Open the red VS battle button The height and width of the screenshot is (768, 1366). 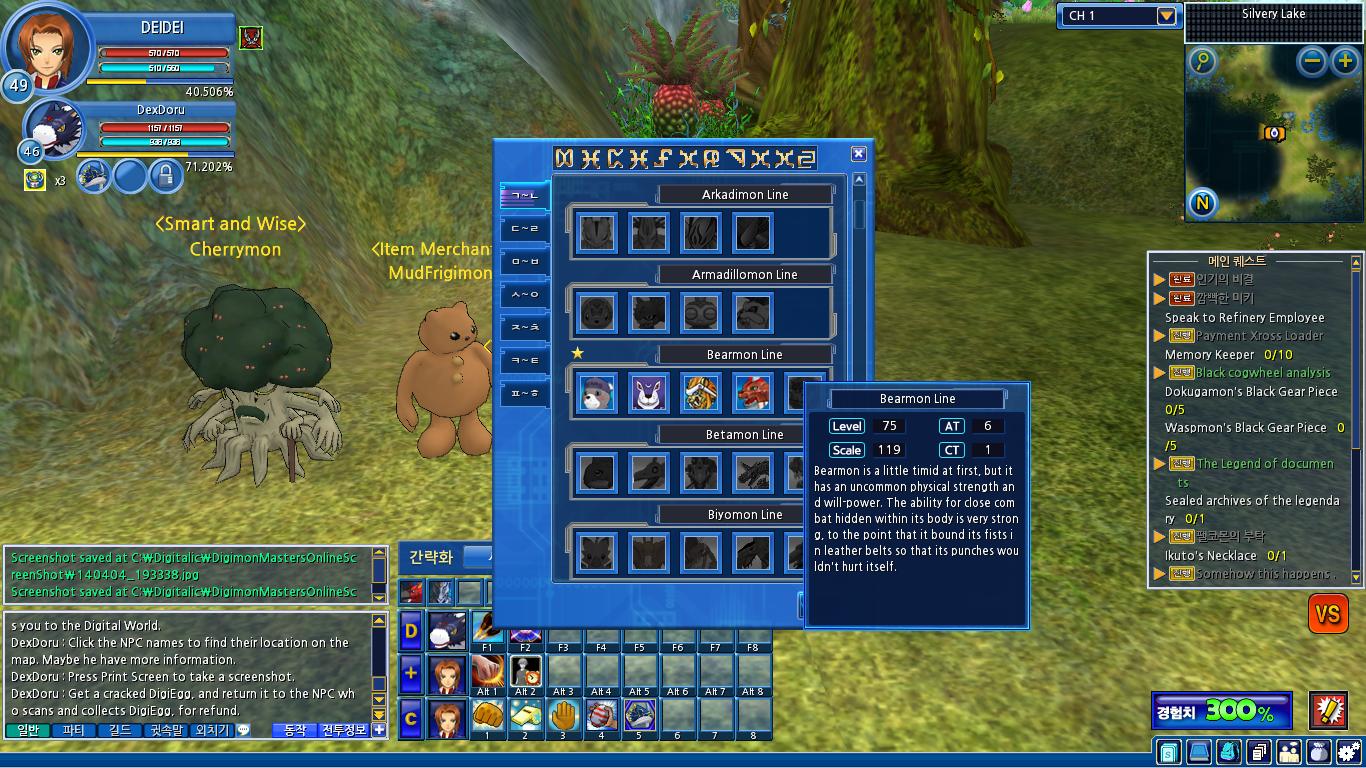(x=1328, y=614)
